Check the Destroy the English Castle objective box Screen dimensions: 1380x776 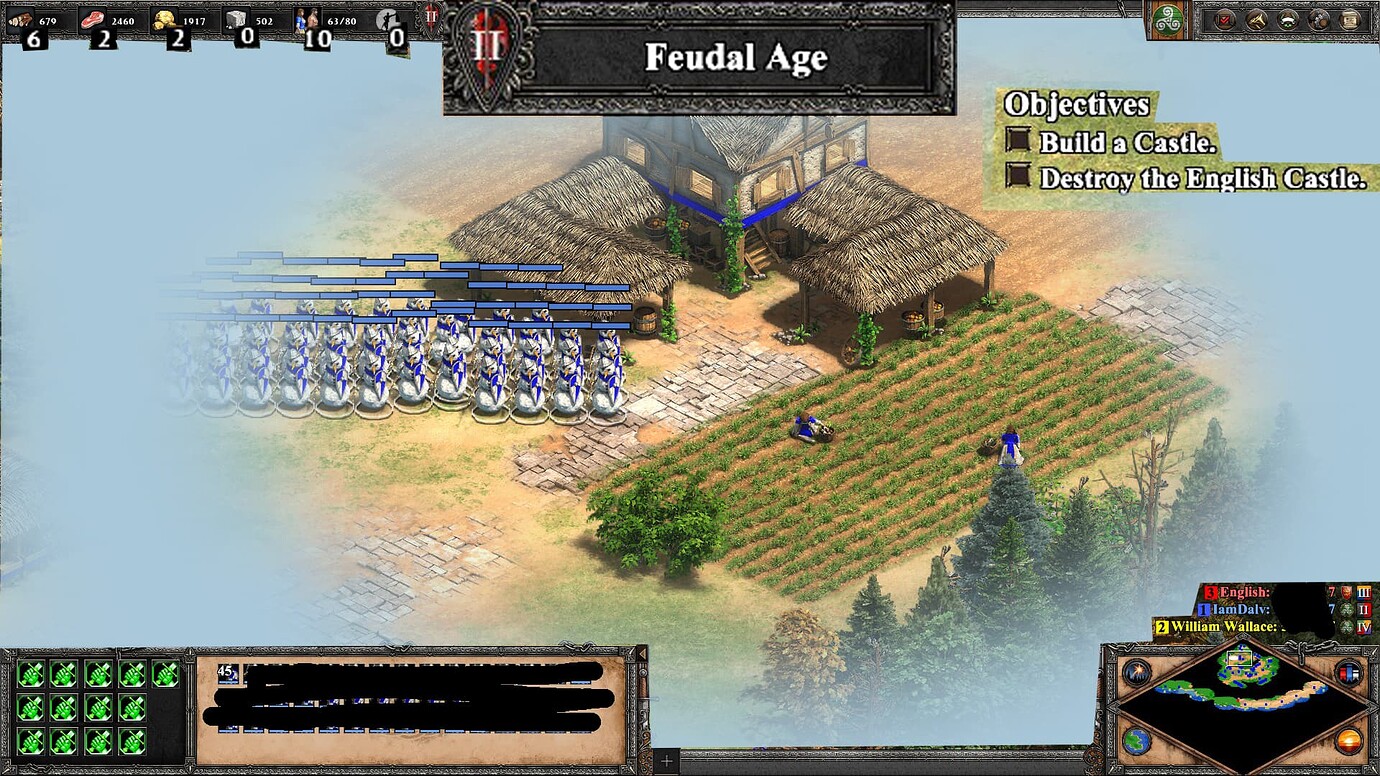pyautogui.click(x=1018, y=178)
